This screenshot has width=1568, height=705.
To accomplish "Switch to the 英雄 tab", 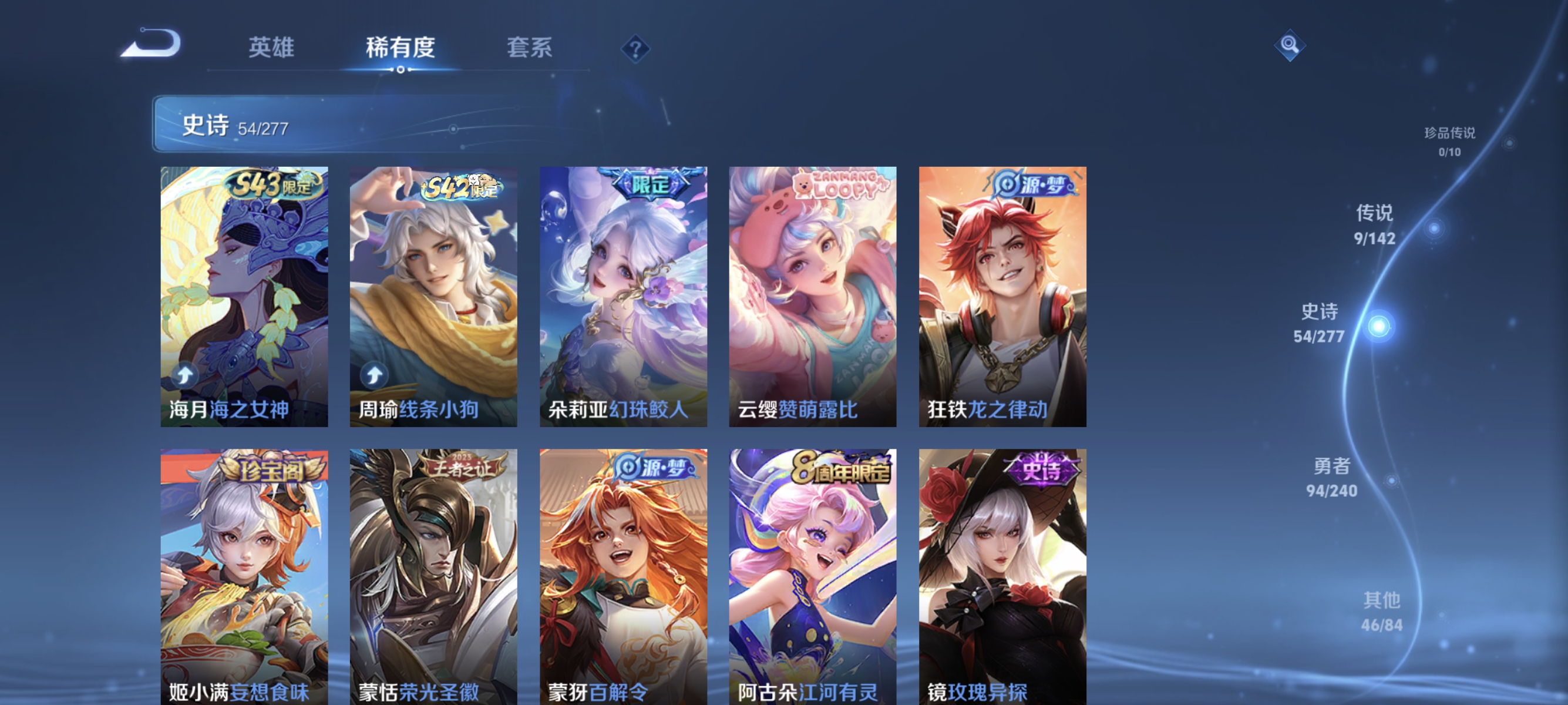I will pos(271,49).
